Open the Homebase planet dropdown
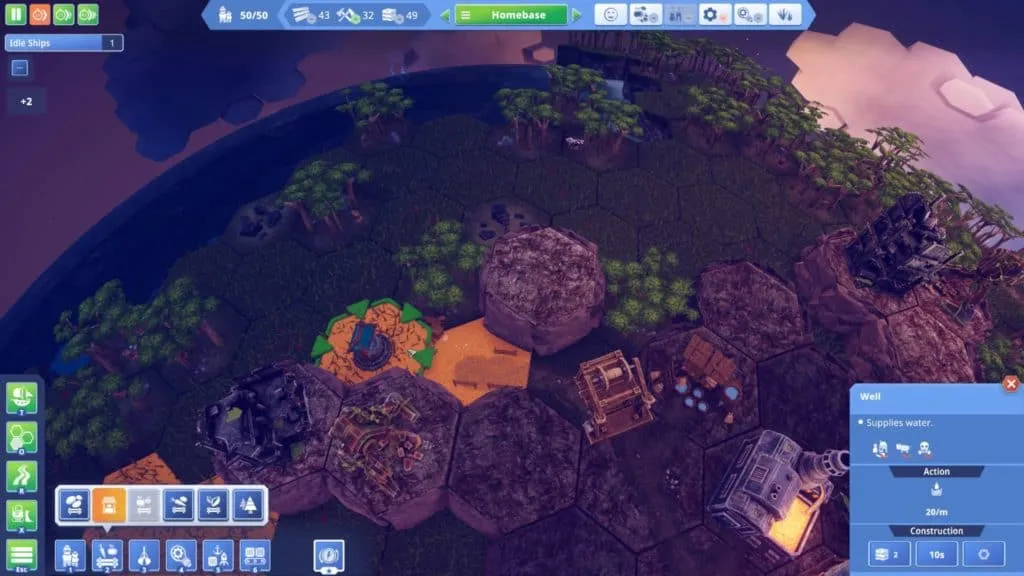The height and width of the screenshot is (576, 1024). click(x=511, y=15)
